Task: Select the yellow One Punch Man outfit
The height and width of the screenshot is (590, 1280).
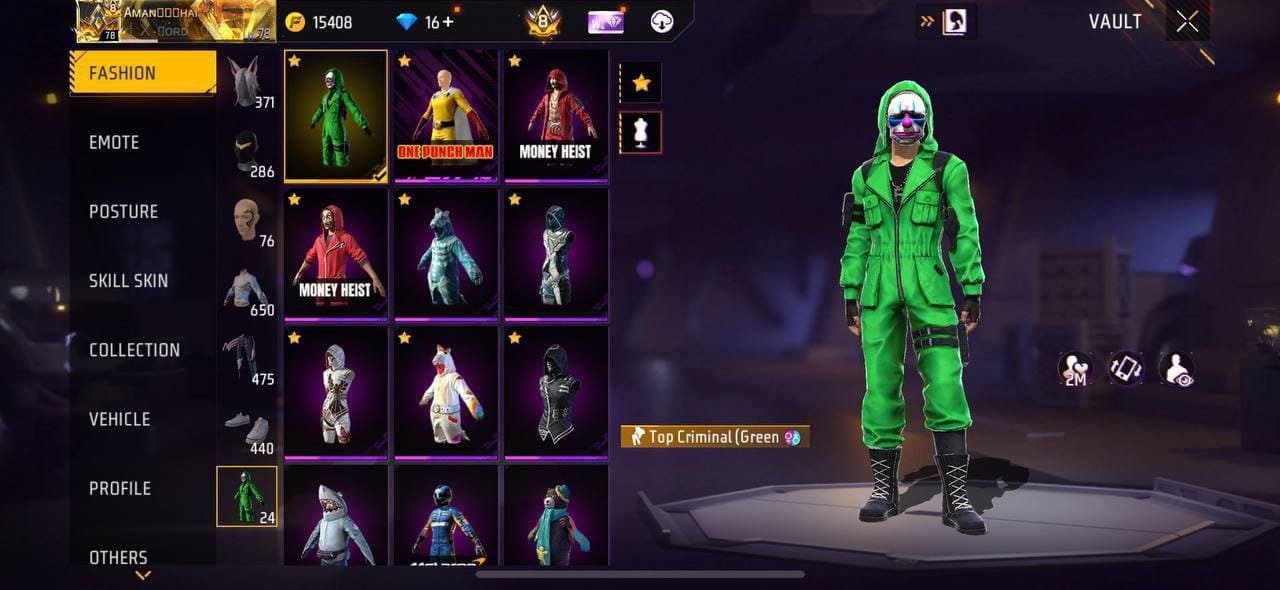Action: click(x=446, y=115)
